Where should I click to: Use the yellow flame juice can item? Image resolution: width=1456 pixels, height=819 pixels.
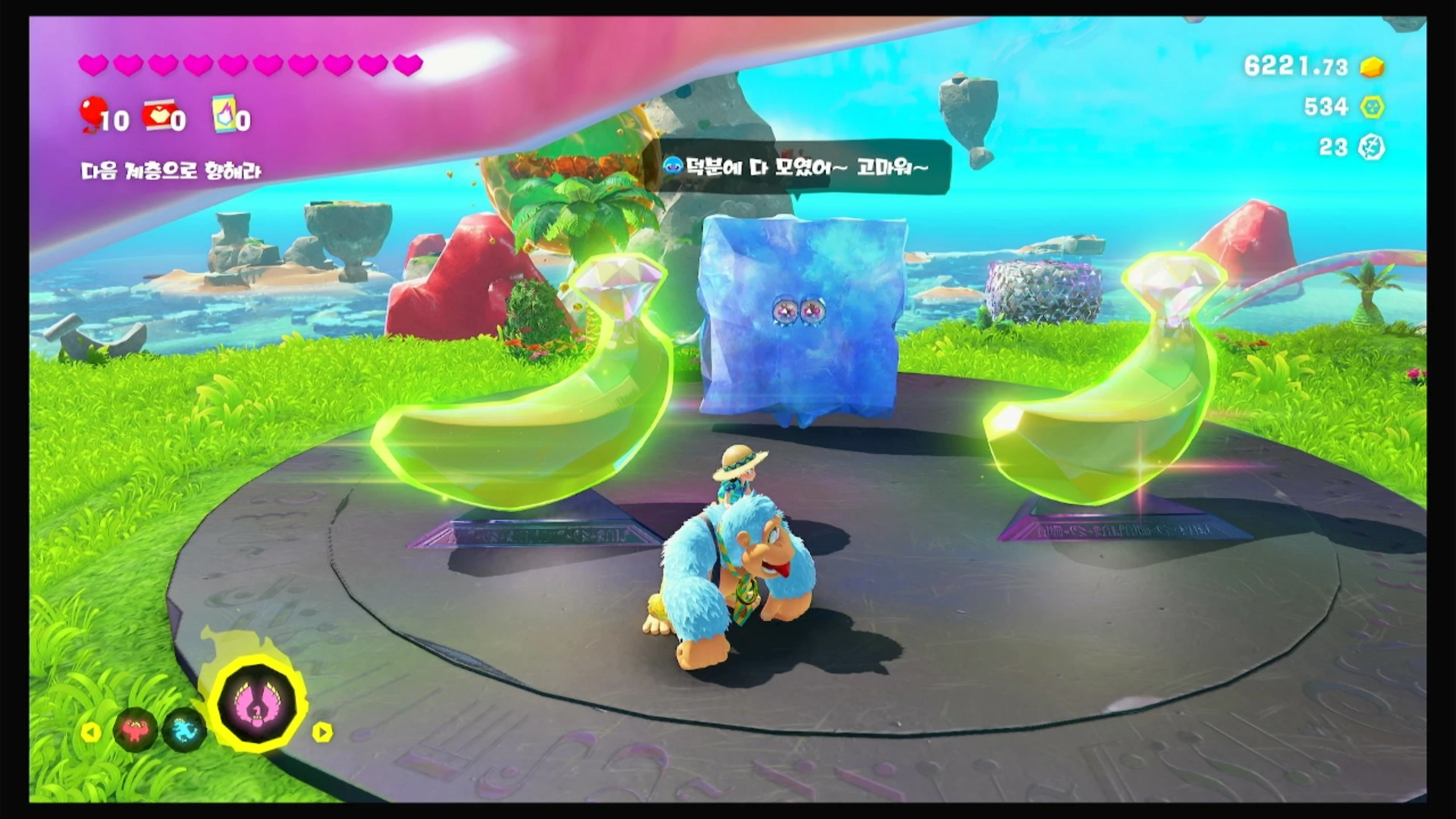(224, 114)
